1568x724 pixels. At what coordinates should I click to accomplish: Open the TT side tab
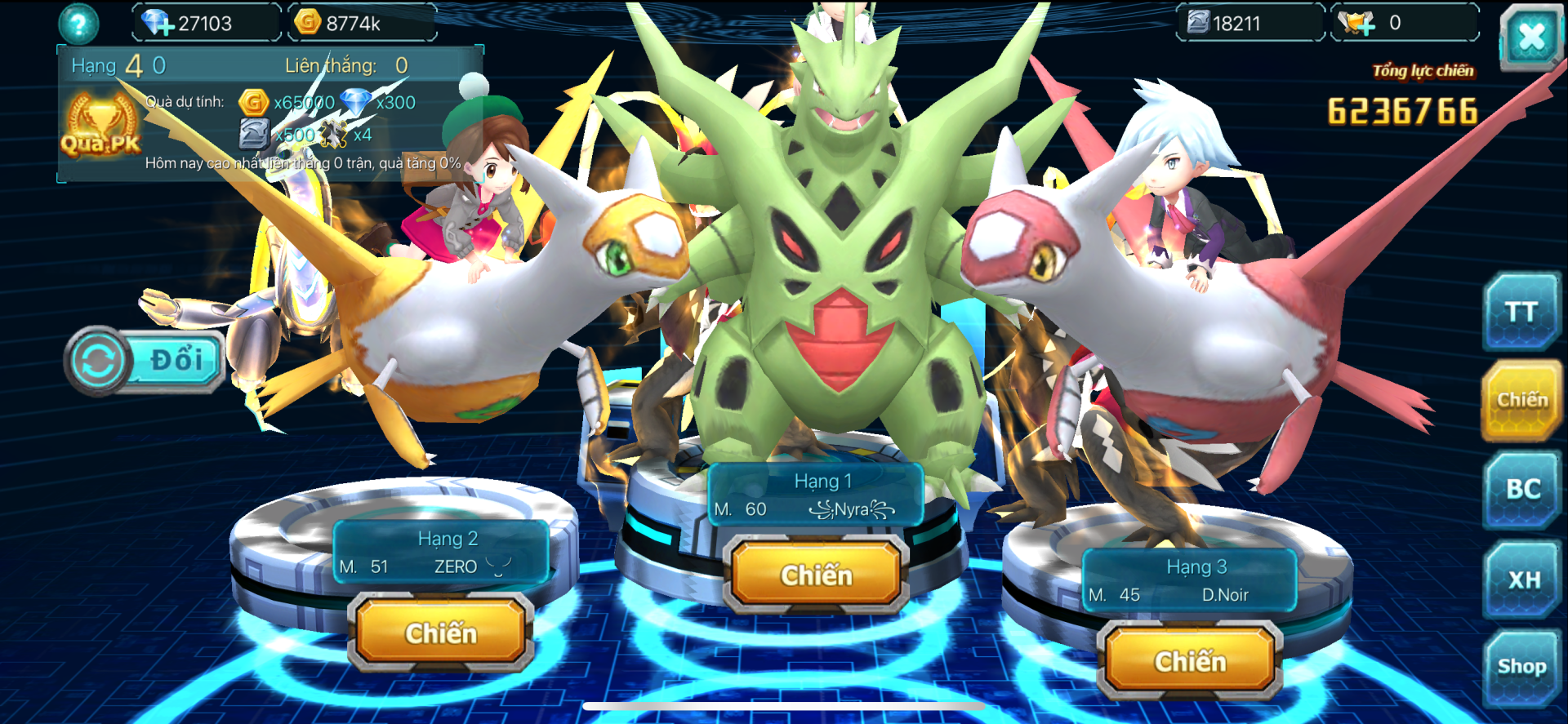(x=1521, y=313)
